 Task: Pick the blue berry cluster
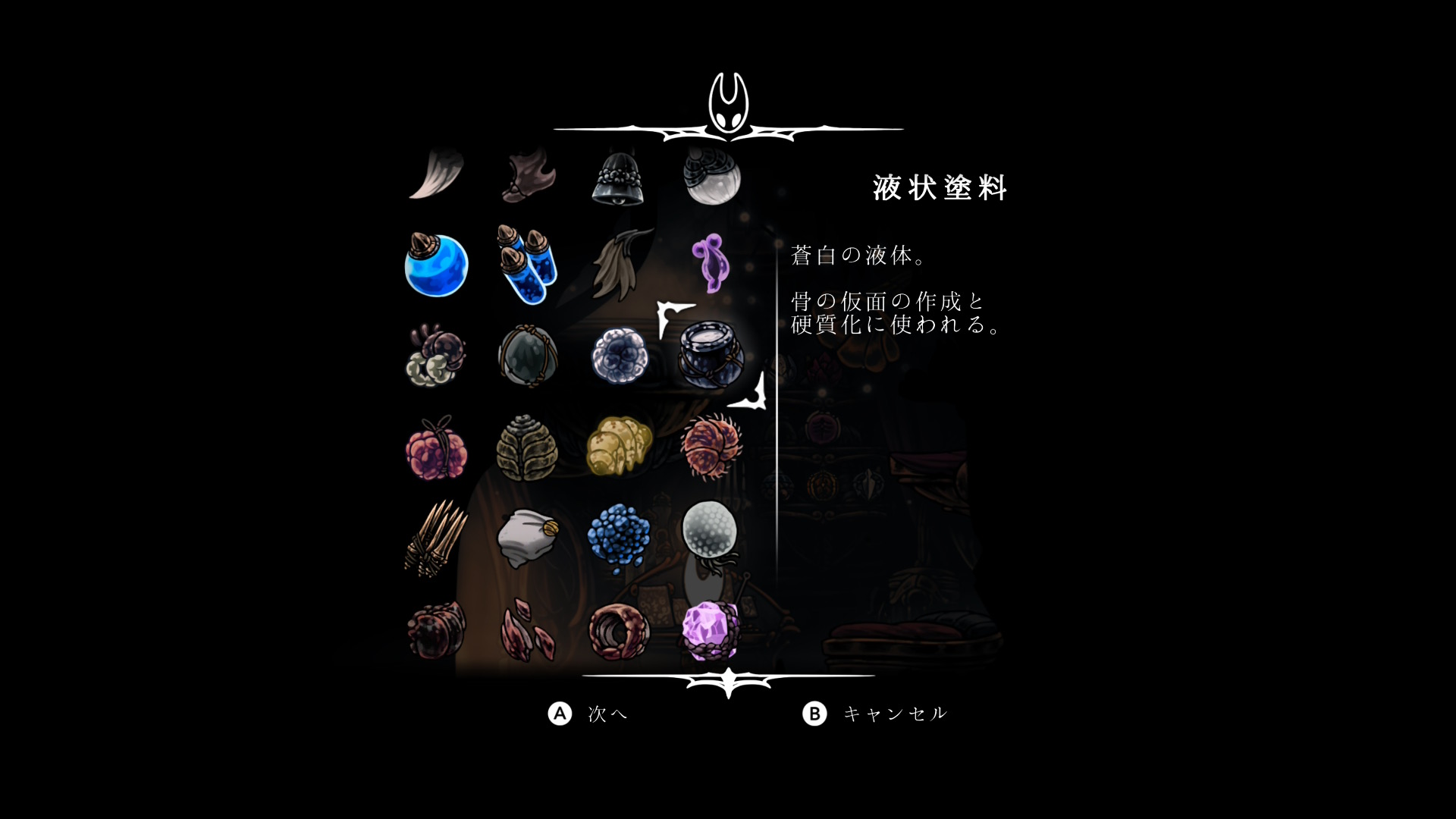pos(620,537)
